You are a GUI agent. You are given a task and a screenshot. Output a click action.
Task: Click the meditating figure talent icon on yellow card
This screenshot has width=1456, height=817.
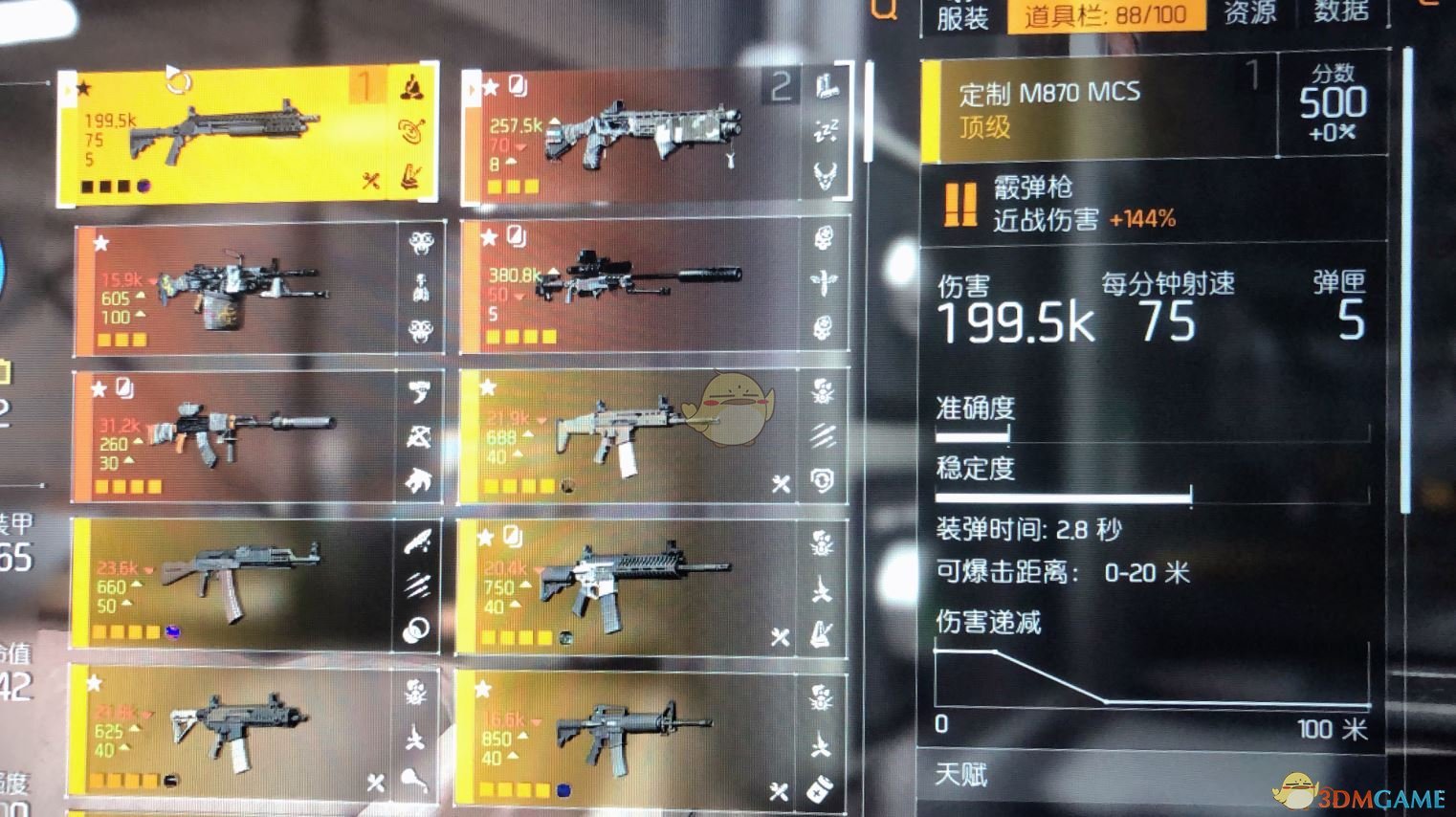click(x=411, y=87)
